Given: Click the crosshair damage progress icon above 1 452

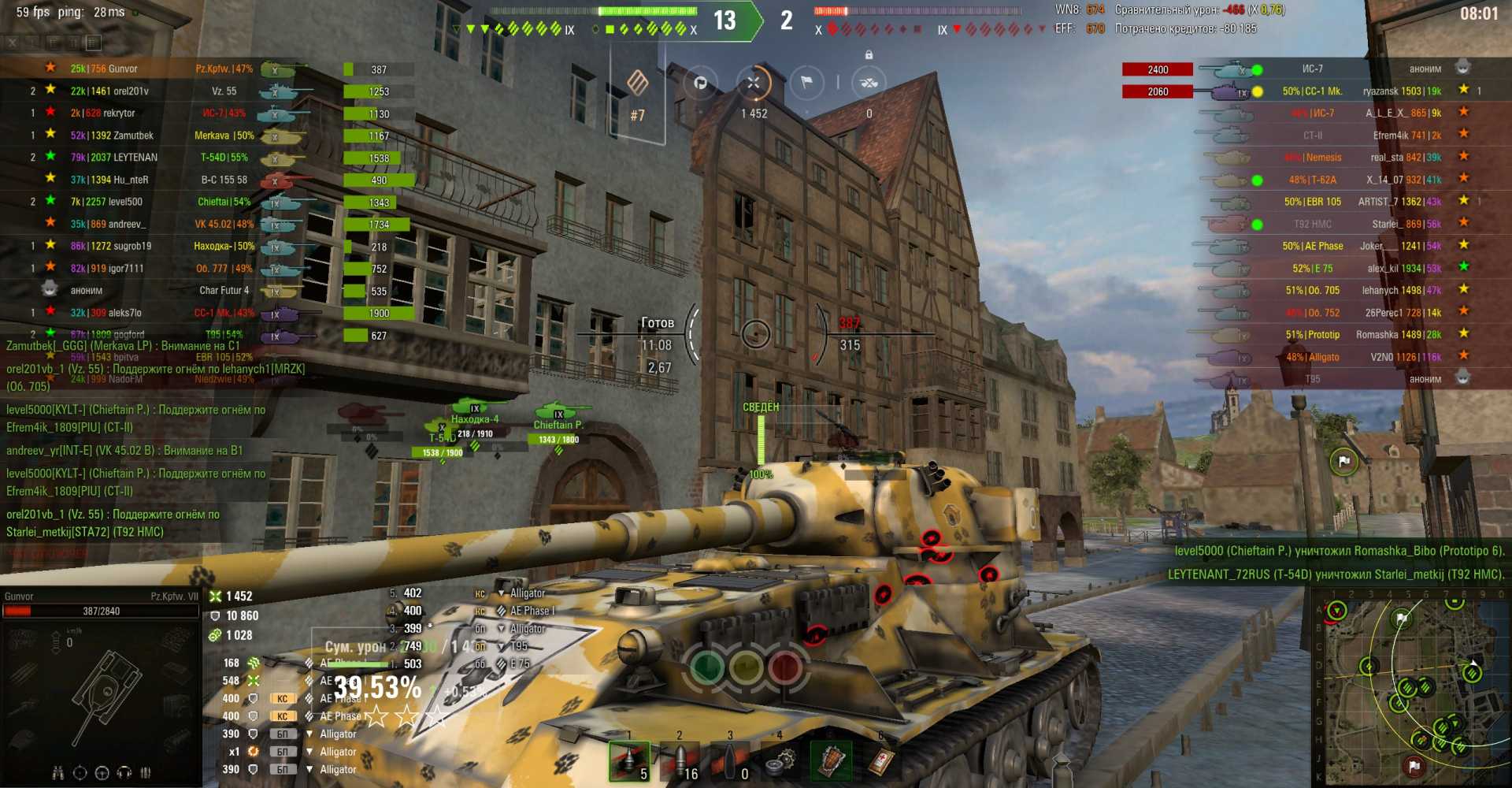Looking at the screenshot, I should point(754,83).
